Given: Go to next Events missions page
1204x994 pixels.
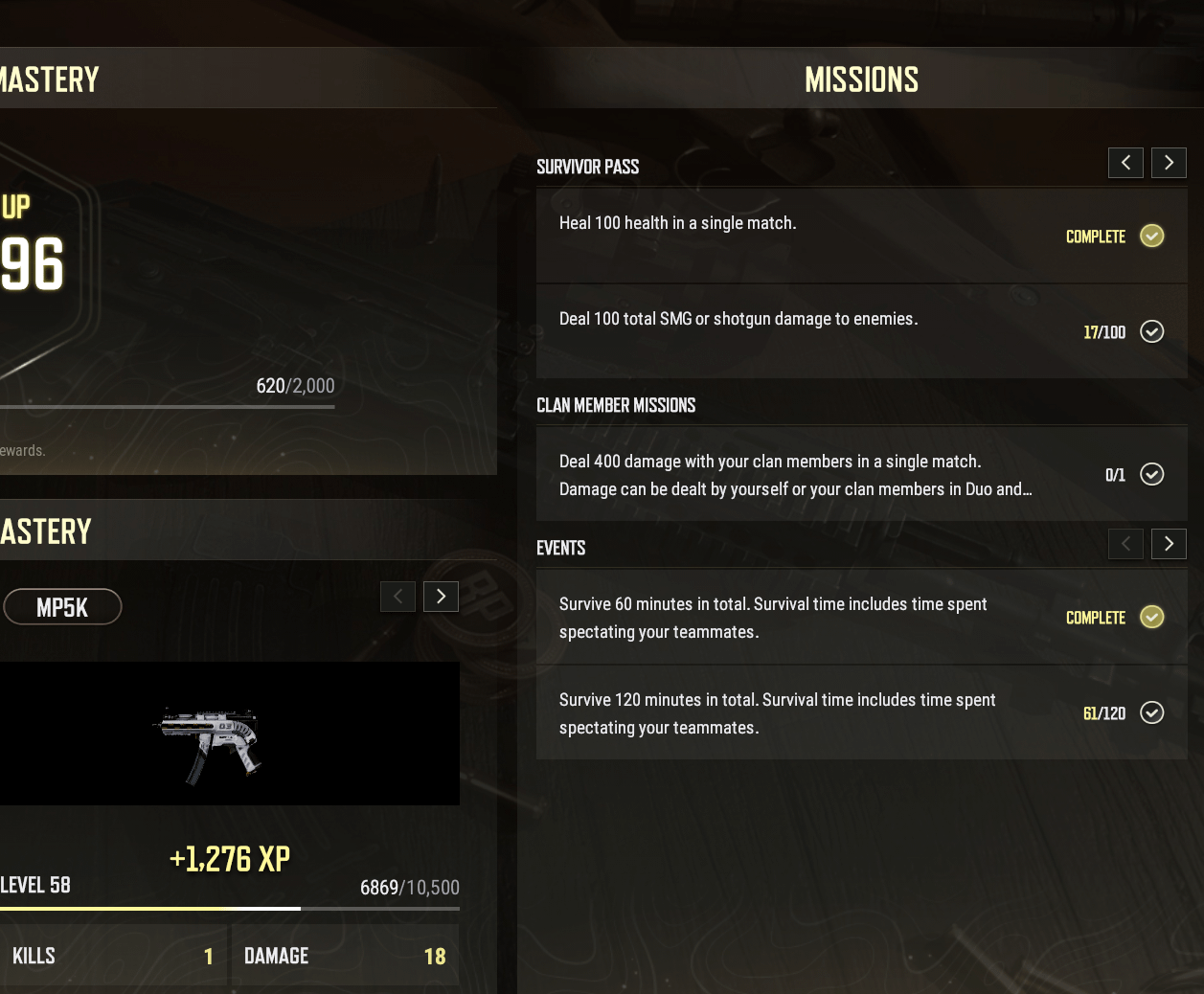Looking at the screenshot, I should pyautogui.click(x=1169, y=544).
